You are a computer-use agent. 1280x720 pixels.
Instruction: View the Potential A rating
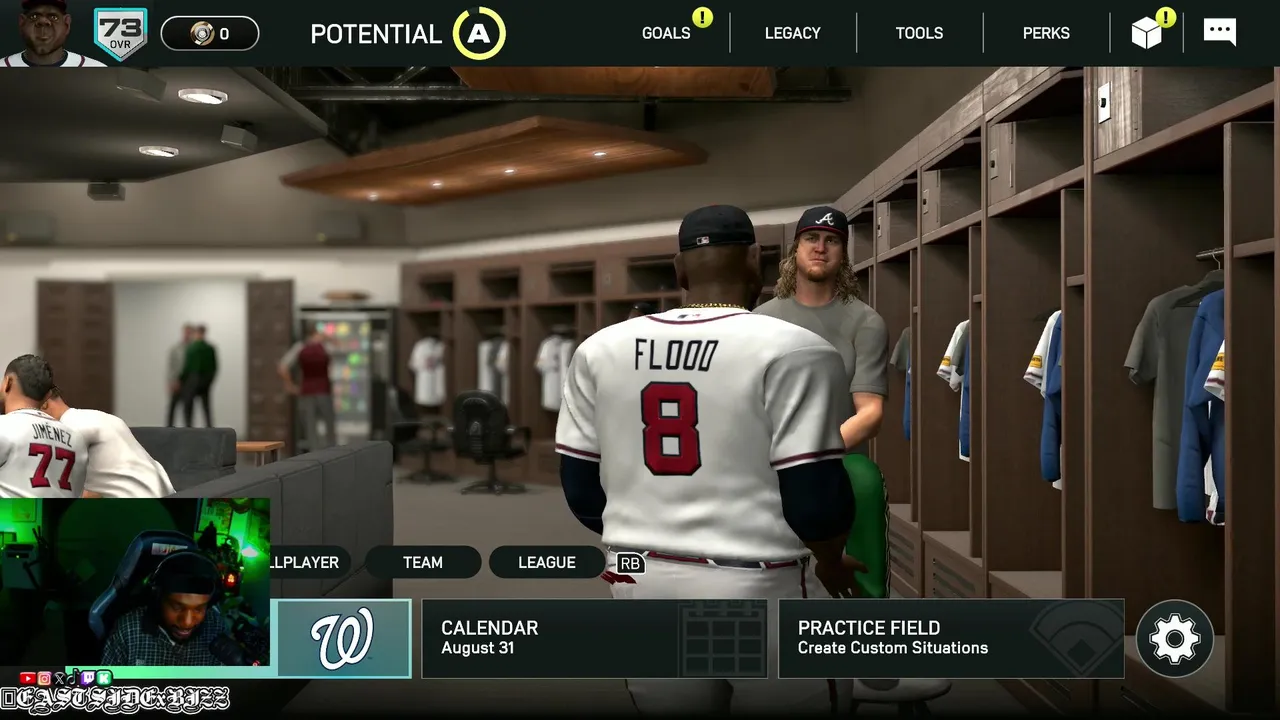pos(479,34)
